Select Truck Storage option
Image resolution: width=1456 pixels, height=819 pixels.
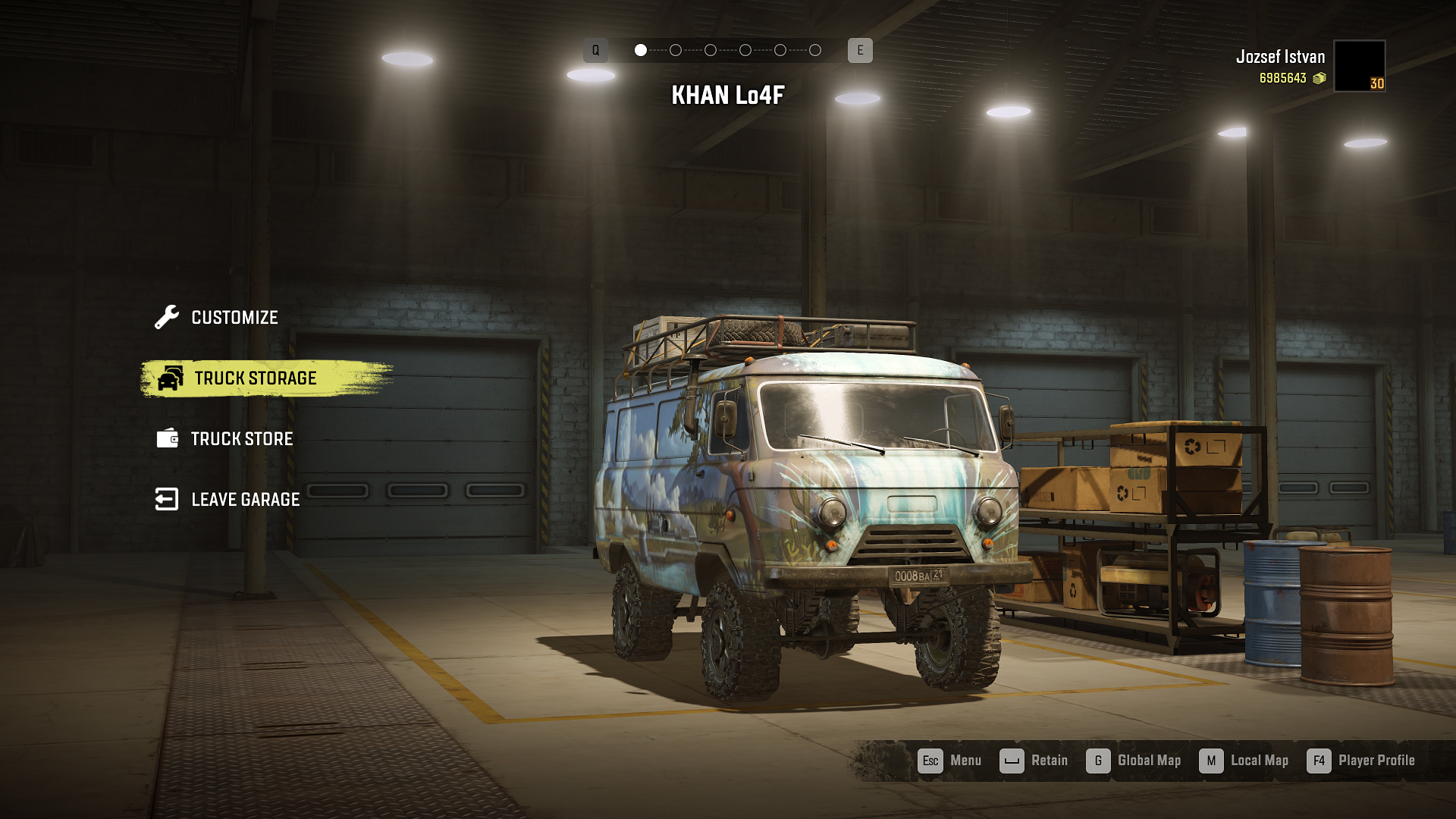[255, 378]
